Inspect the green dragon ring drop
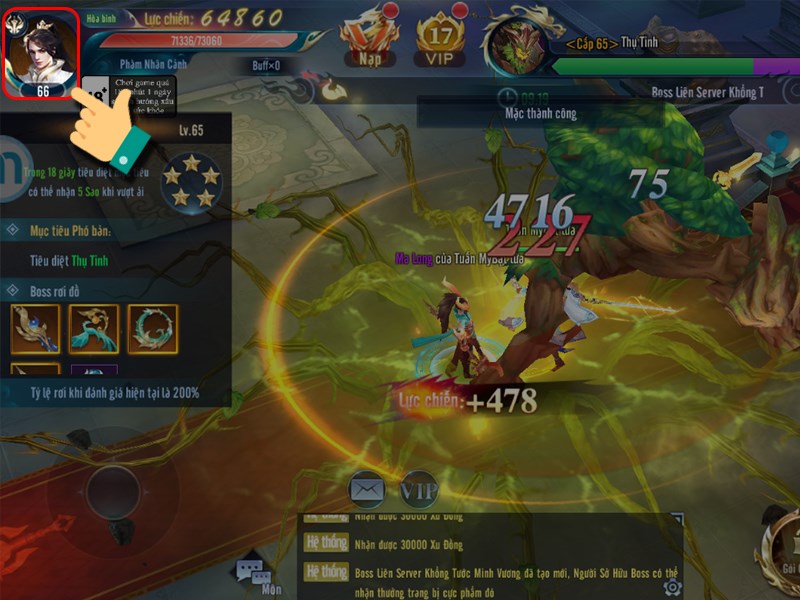 tap(152, 329)
